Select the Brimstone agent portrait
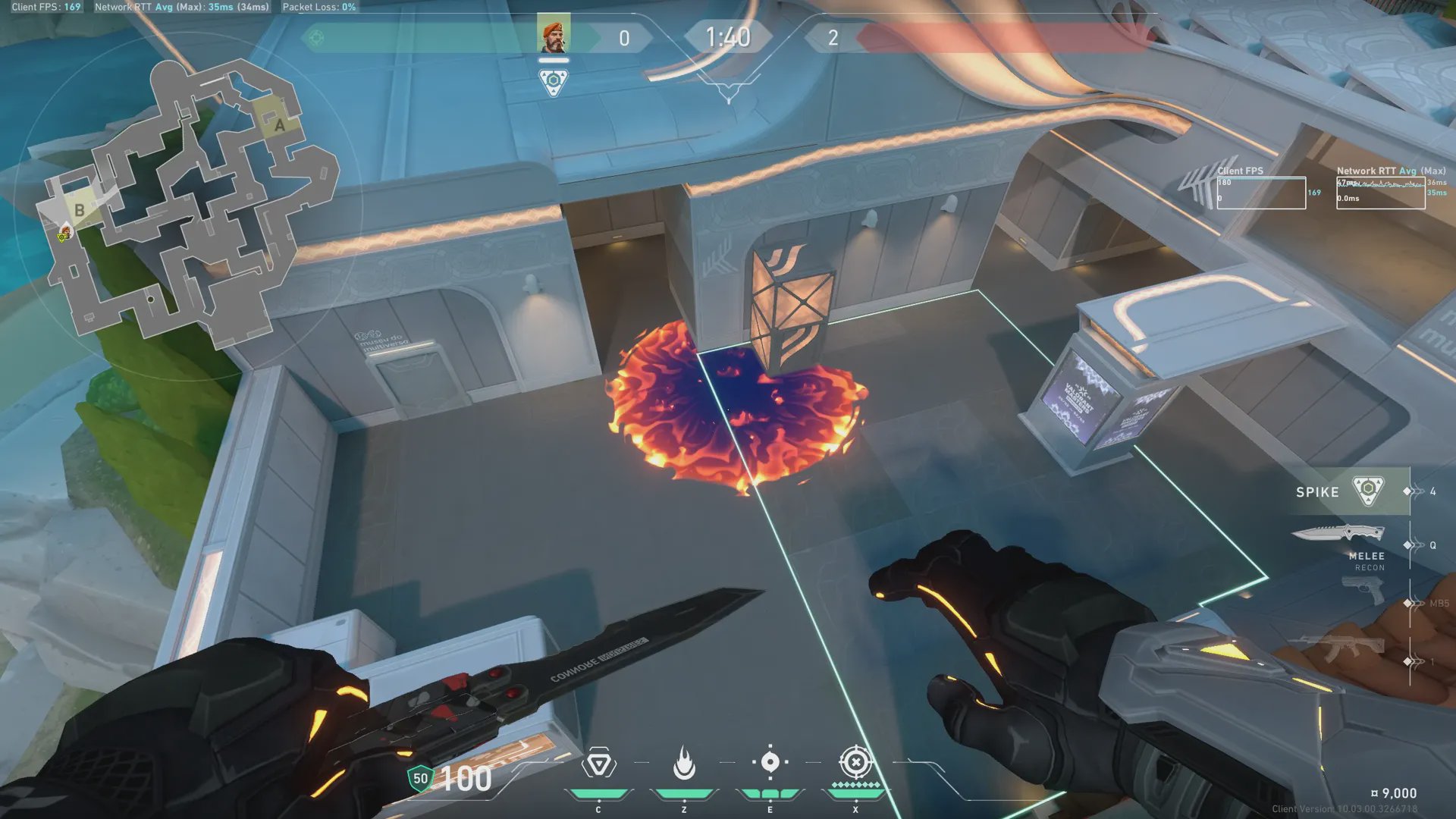Screen dimensions: 1456x819 (553, 36)
